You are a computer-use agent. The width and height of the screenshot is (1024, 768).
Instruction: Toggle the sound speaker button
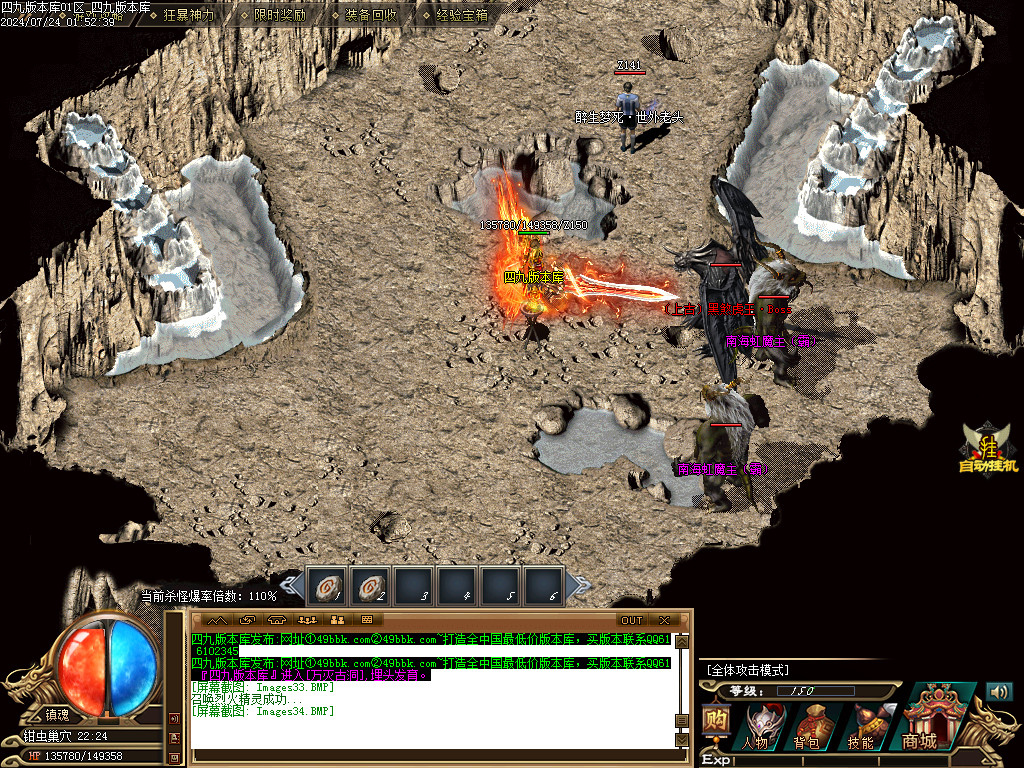pos(999,692)
